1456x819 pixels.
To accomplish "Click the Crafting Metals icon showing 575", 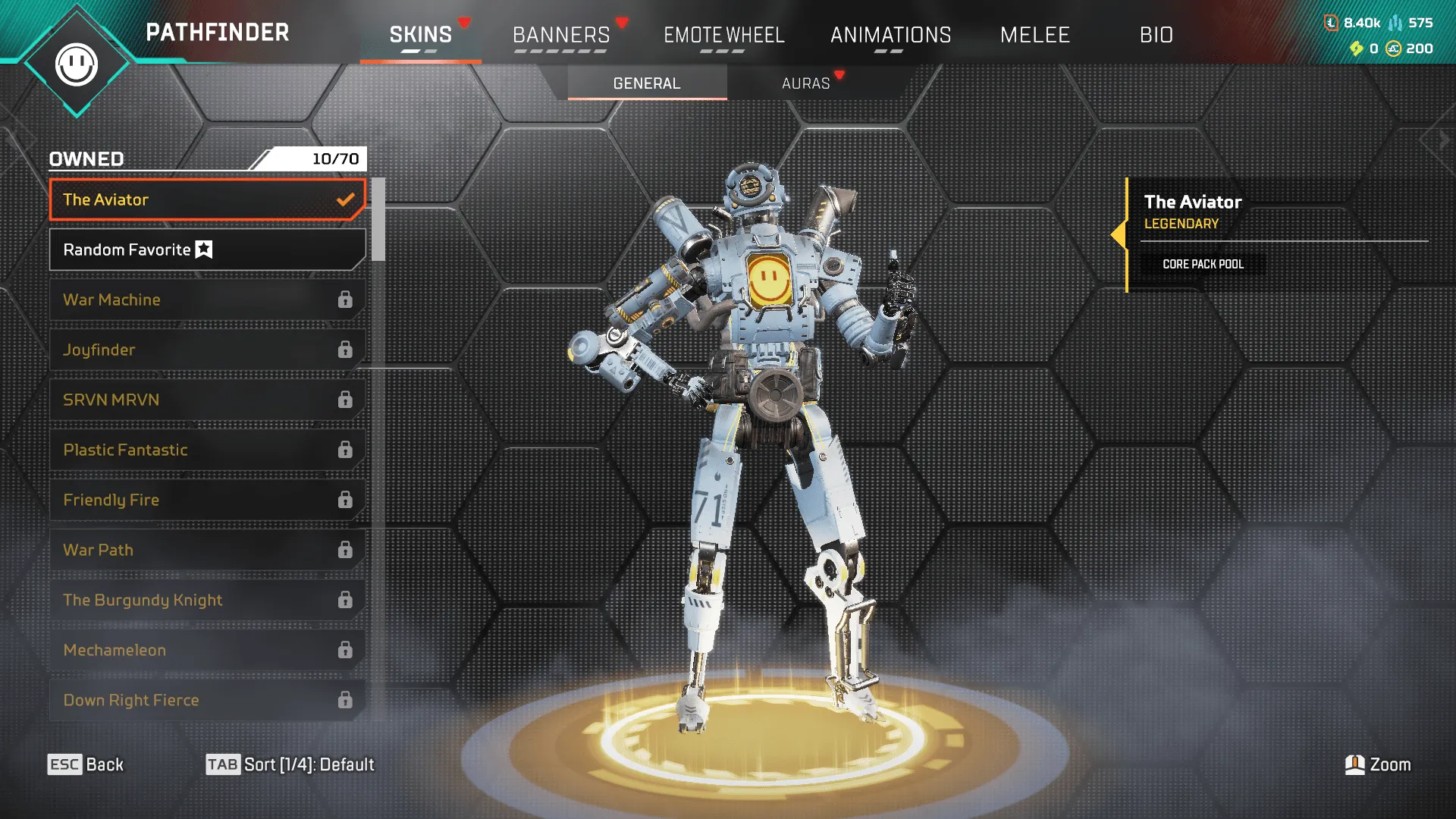I will (1397, 24).
